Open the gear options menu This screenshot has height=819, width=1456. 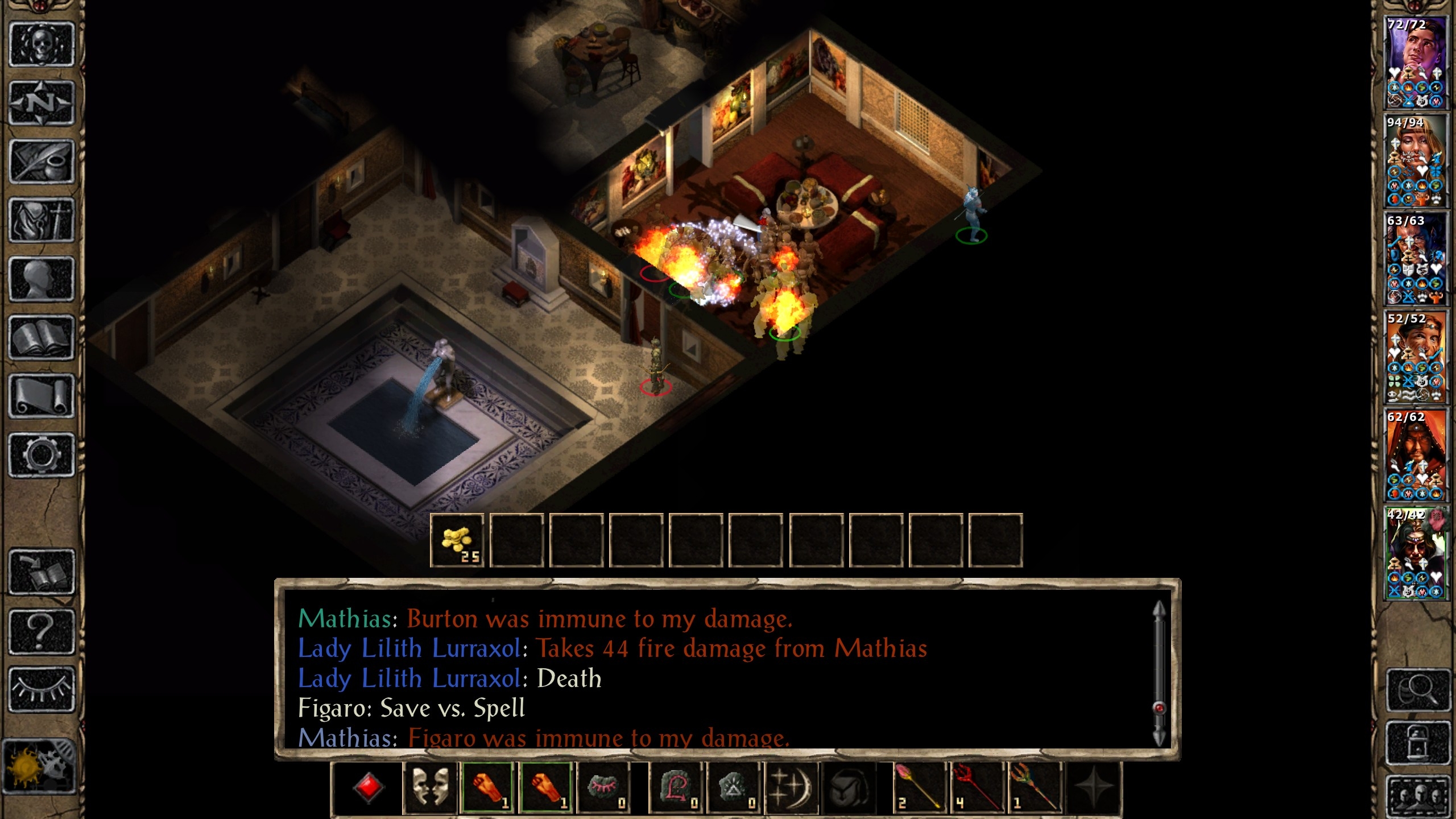(42, 455)
